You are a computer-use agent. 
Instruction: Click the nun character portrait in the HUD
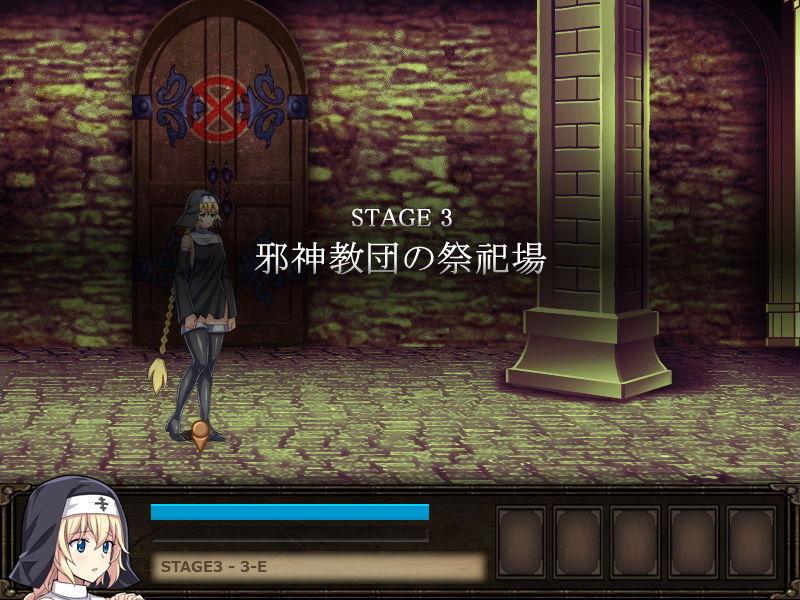pyautogui.click(x=82, y=541)
